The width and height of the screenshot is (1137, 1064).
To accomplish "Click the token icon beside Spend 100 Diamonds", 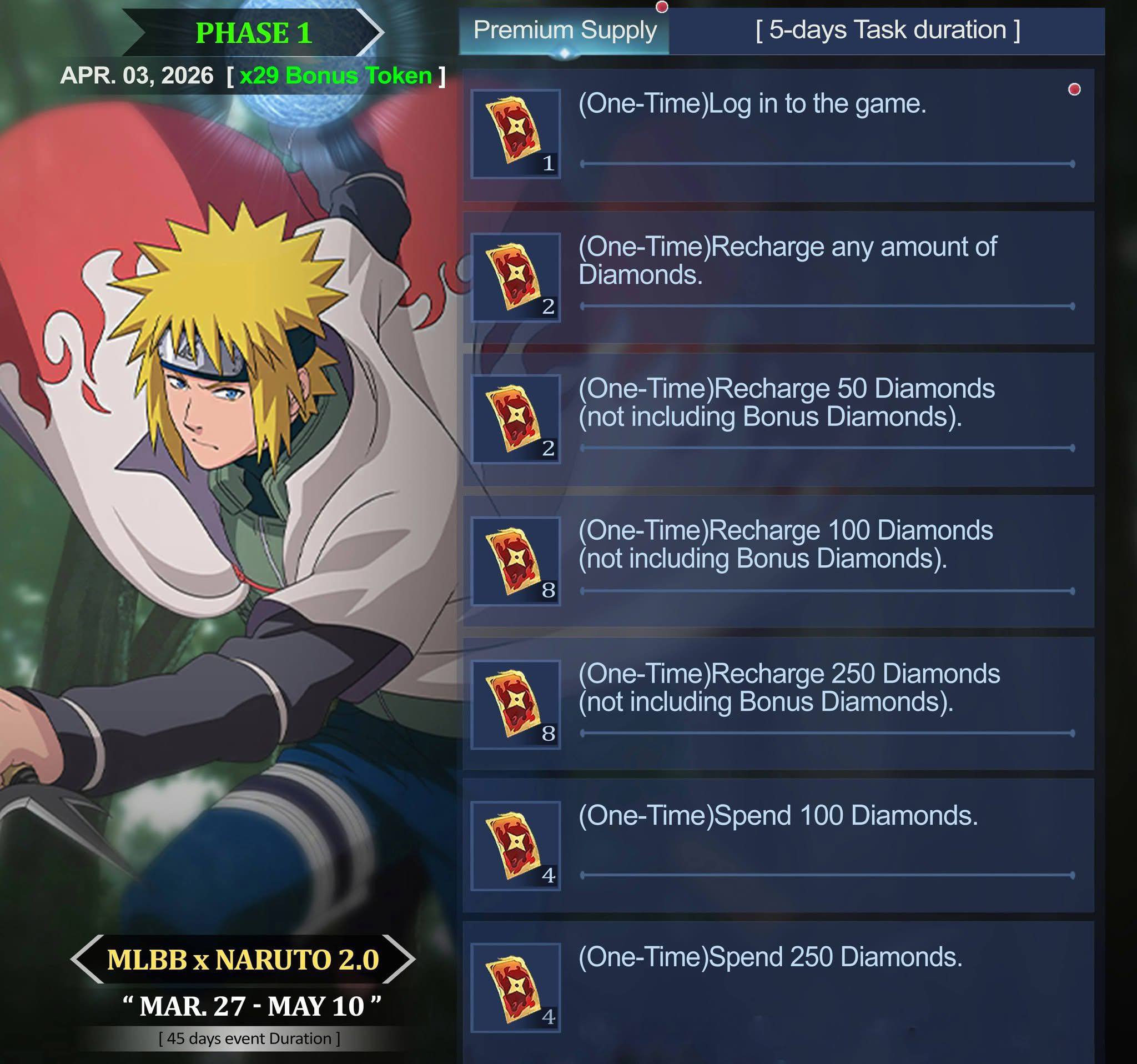I will pyautogui.click(x=515, y=846).
